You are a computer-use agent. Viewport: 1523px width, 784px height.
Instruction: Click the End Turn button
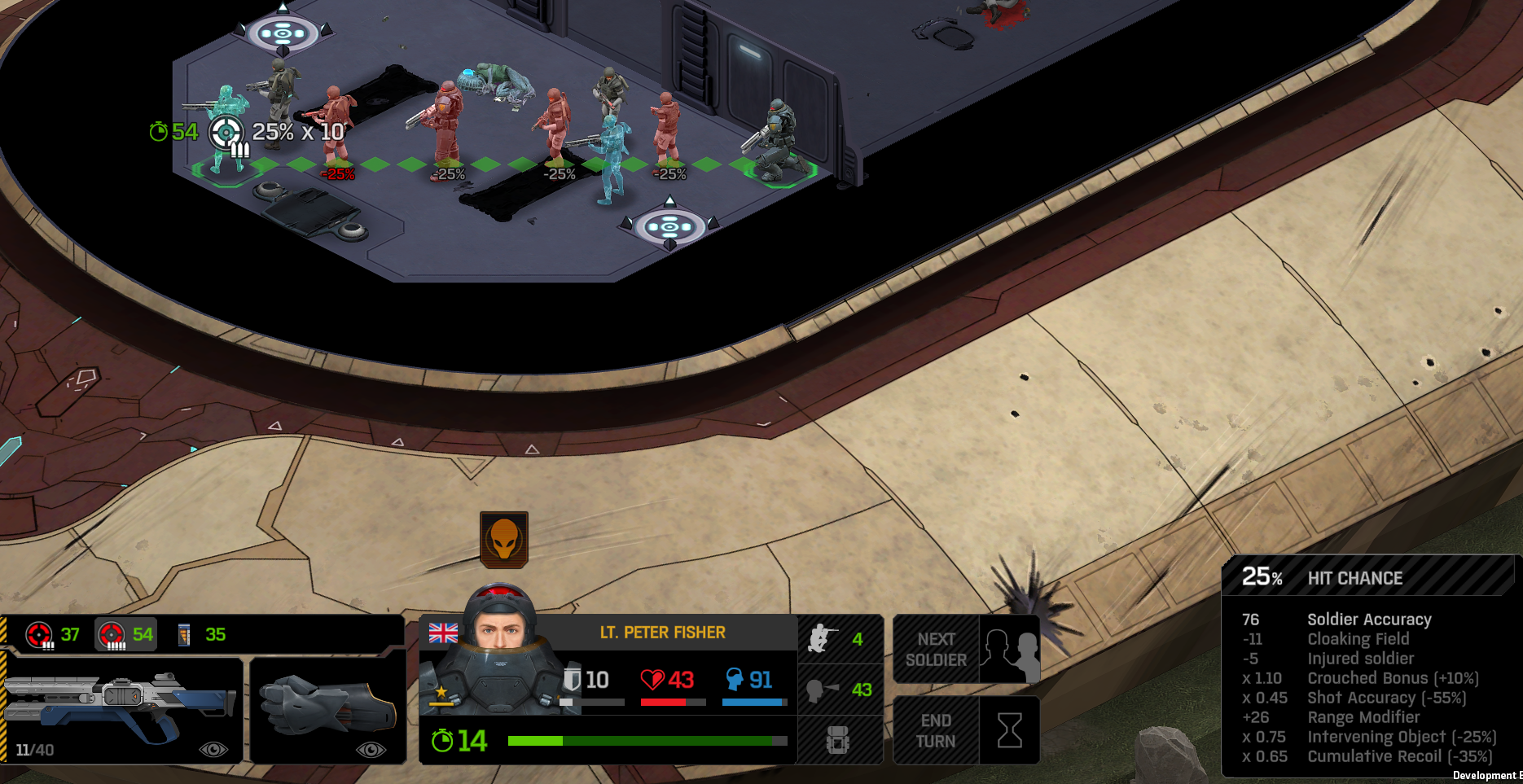[966, 730]
